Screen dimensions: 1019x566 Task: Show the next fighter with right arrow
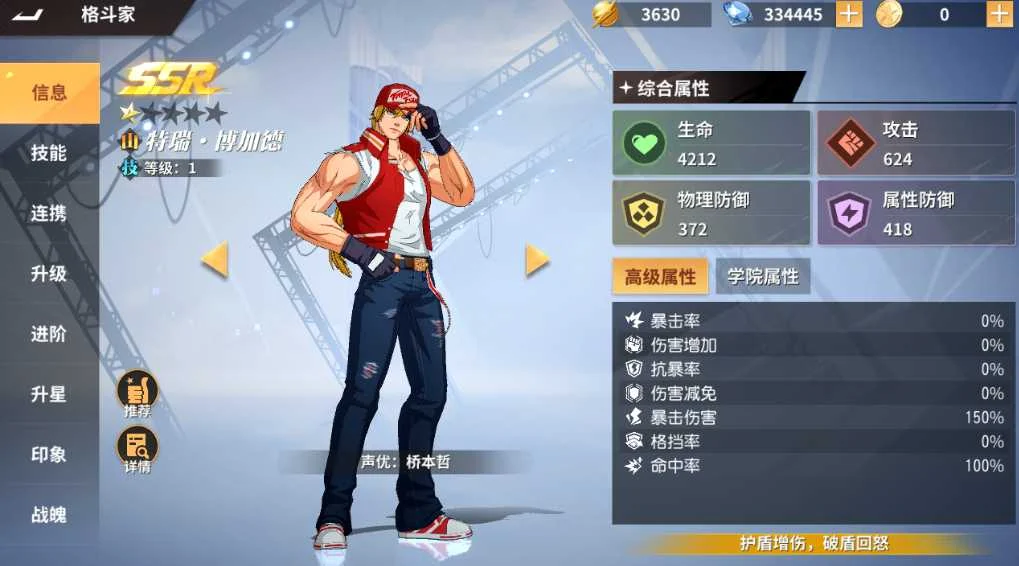click(537, 260)
